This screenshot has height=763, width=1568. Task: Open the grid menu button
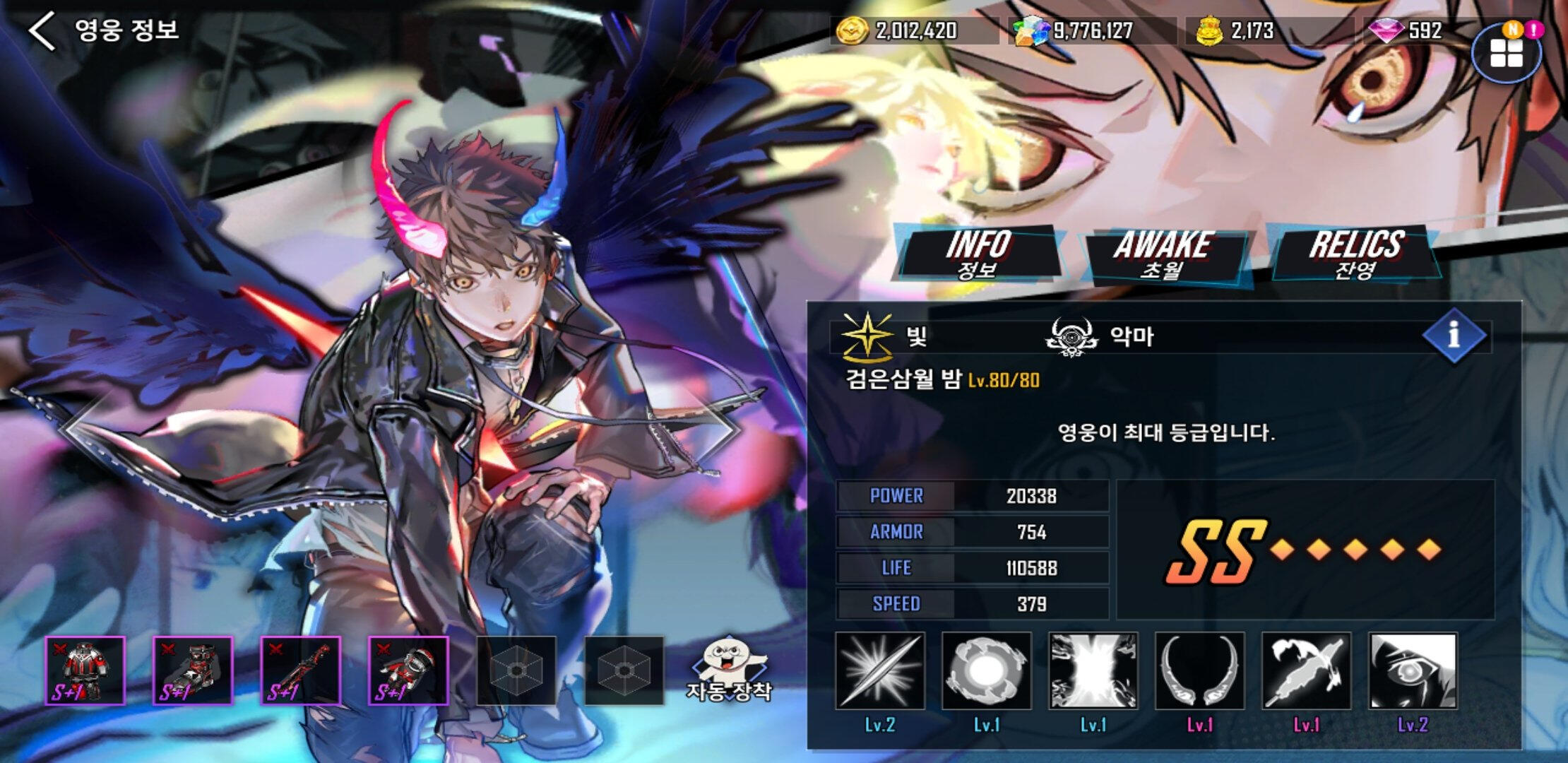[x=1506, y=54]
